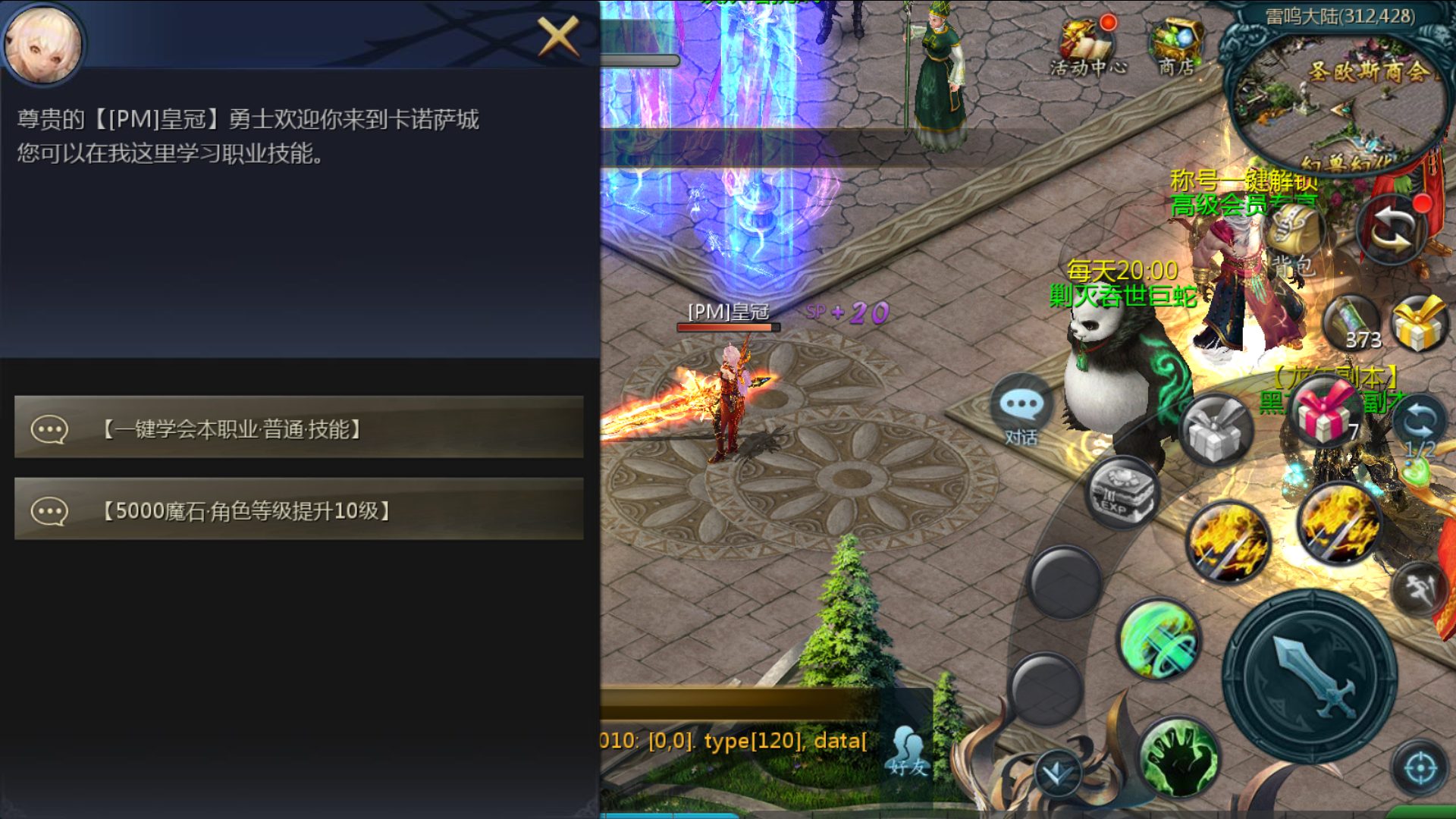Click the target lock crosshair button
The height and width of the screenshot is (819, 1456).
click(1420, 767)
